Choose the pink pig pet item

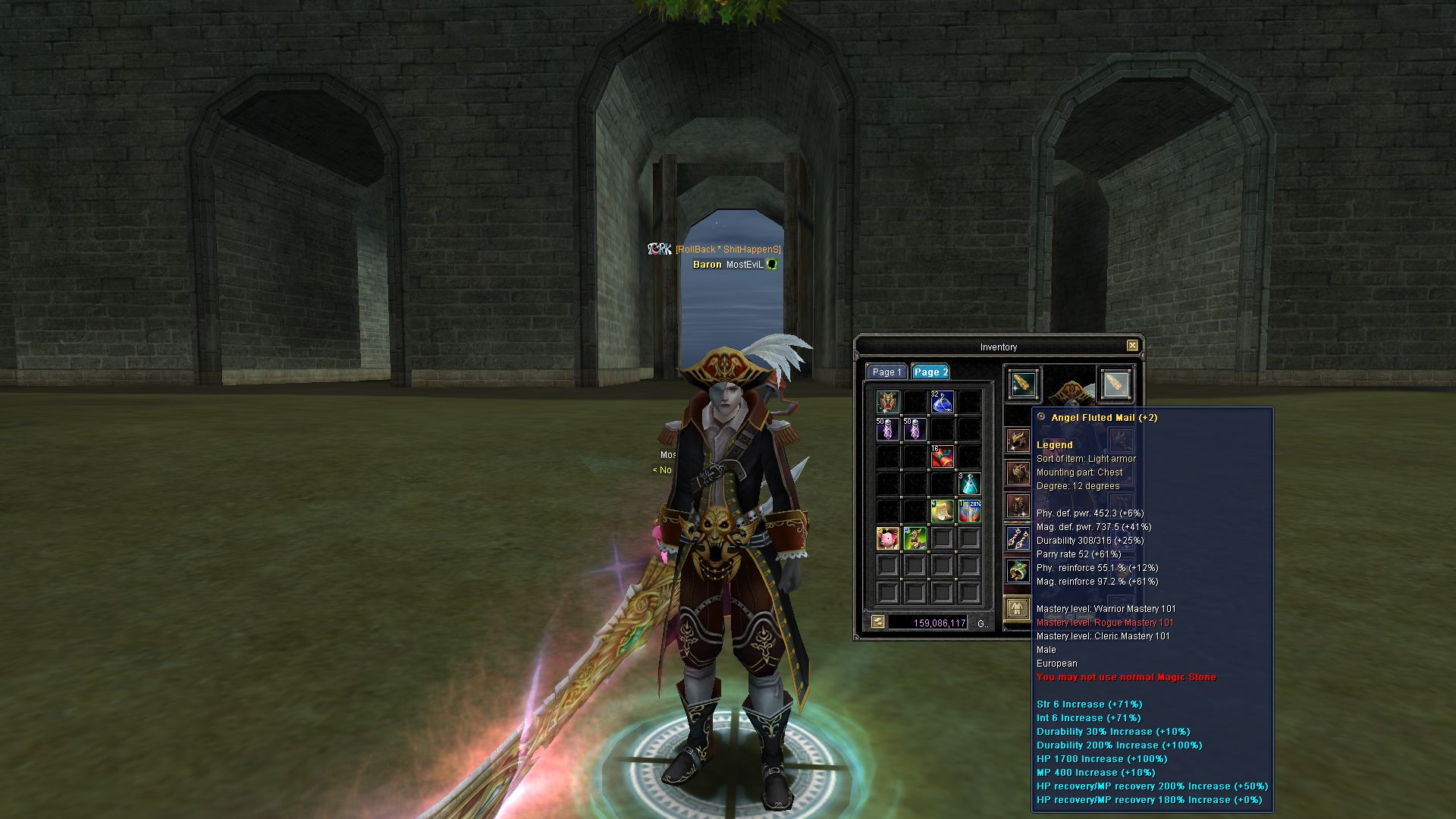tap(887, 538)
